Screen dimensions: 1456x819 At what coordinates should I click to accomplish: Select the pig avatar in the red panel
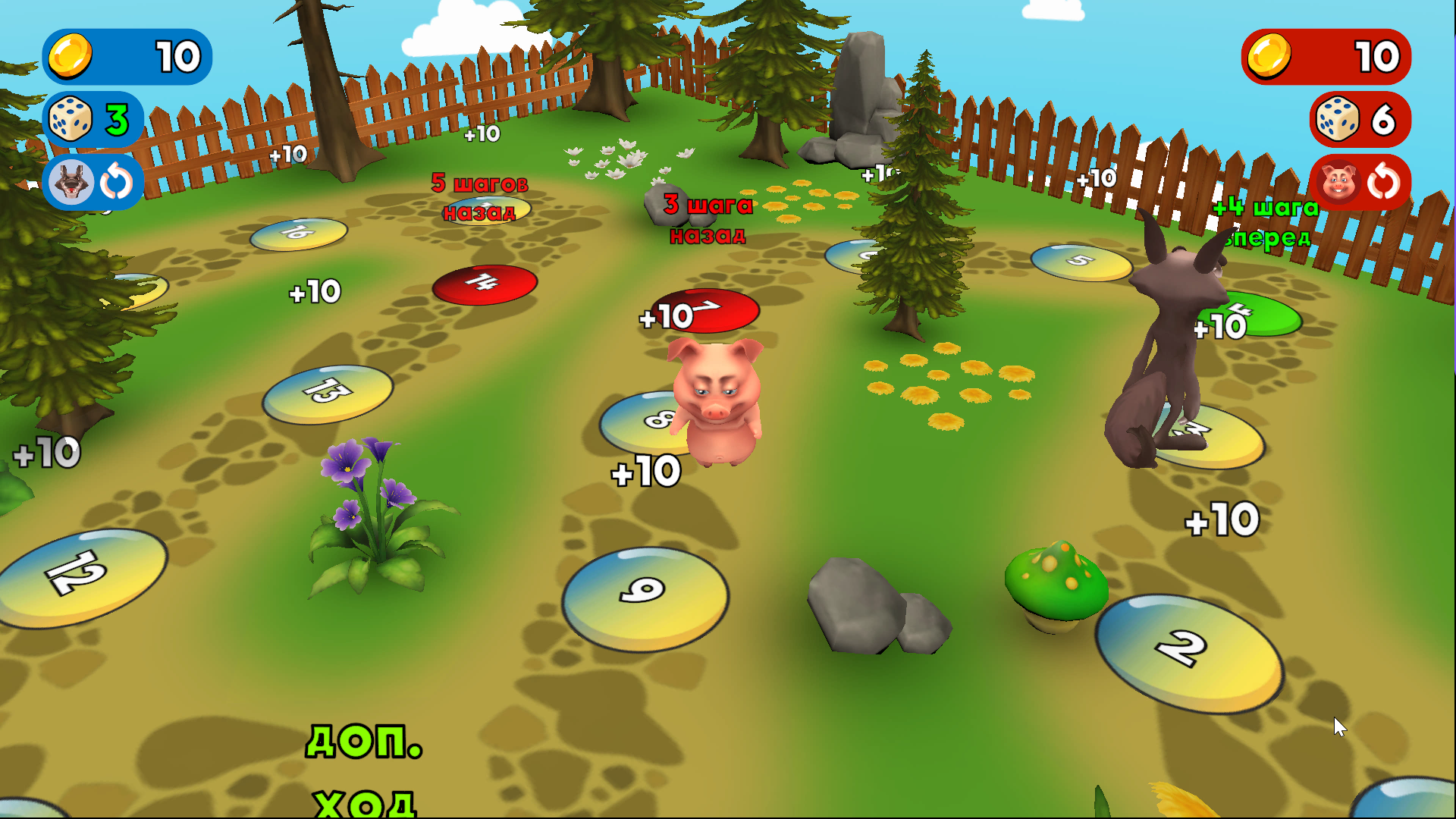[1337, 182]
